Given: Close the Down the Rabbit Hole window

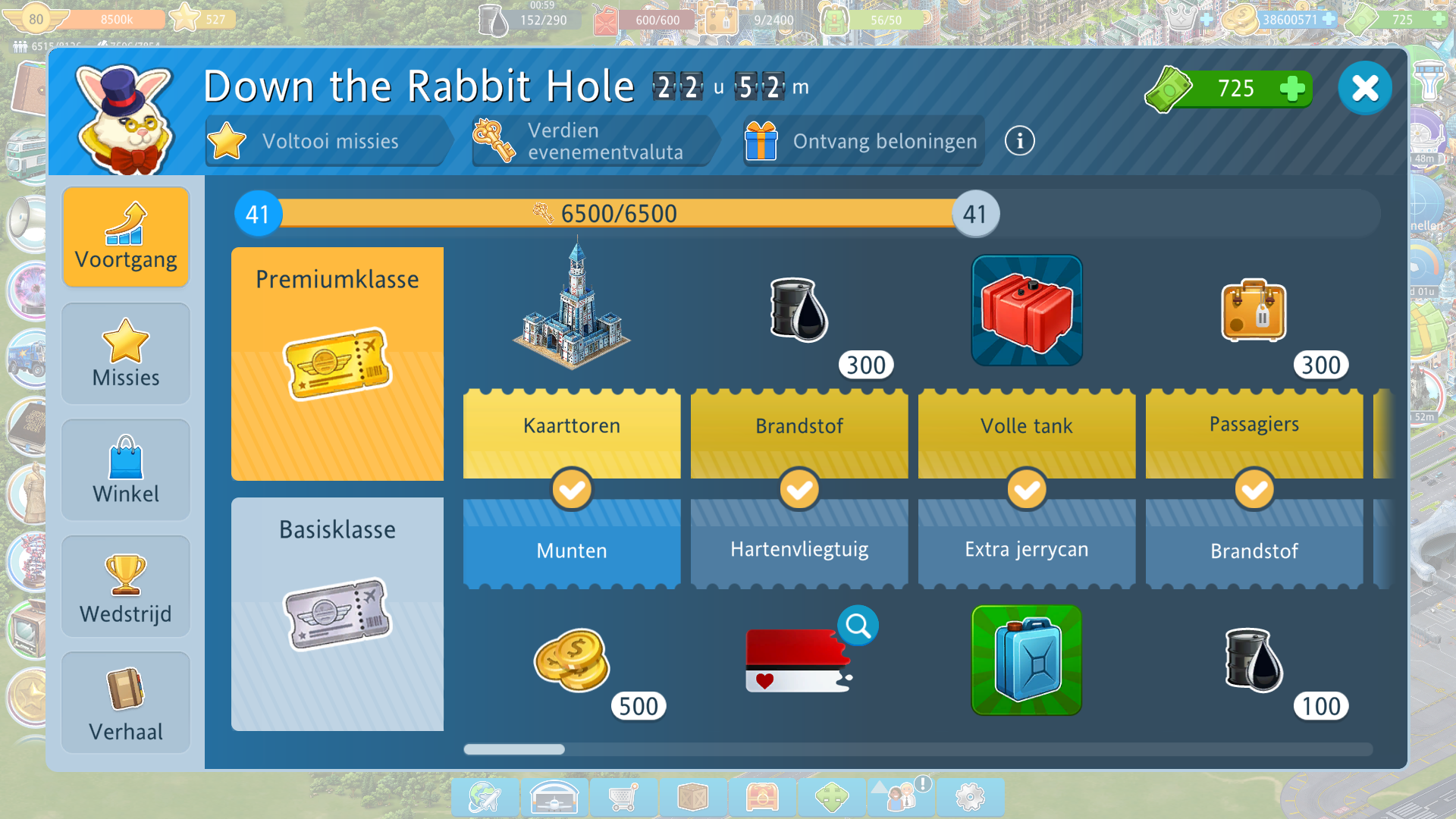Looking at the screenshot, I should coord(1364,89).
